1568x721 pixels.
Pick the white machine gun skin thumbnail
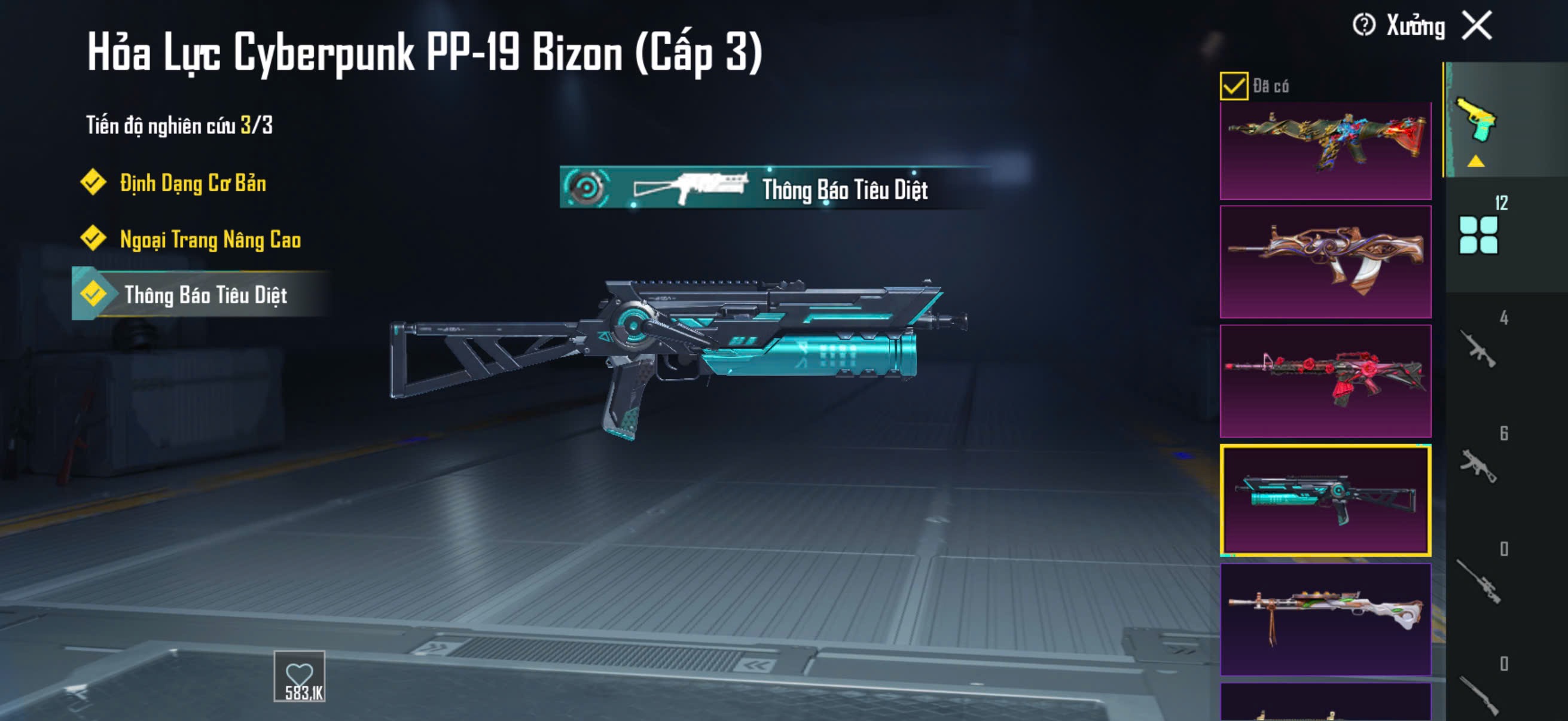click(1325, 619)
